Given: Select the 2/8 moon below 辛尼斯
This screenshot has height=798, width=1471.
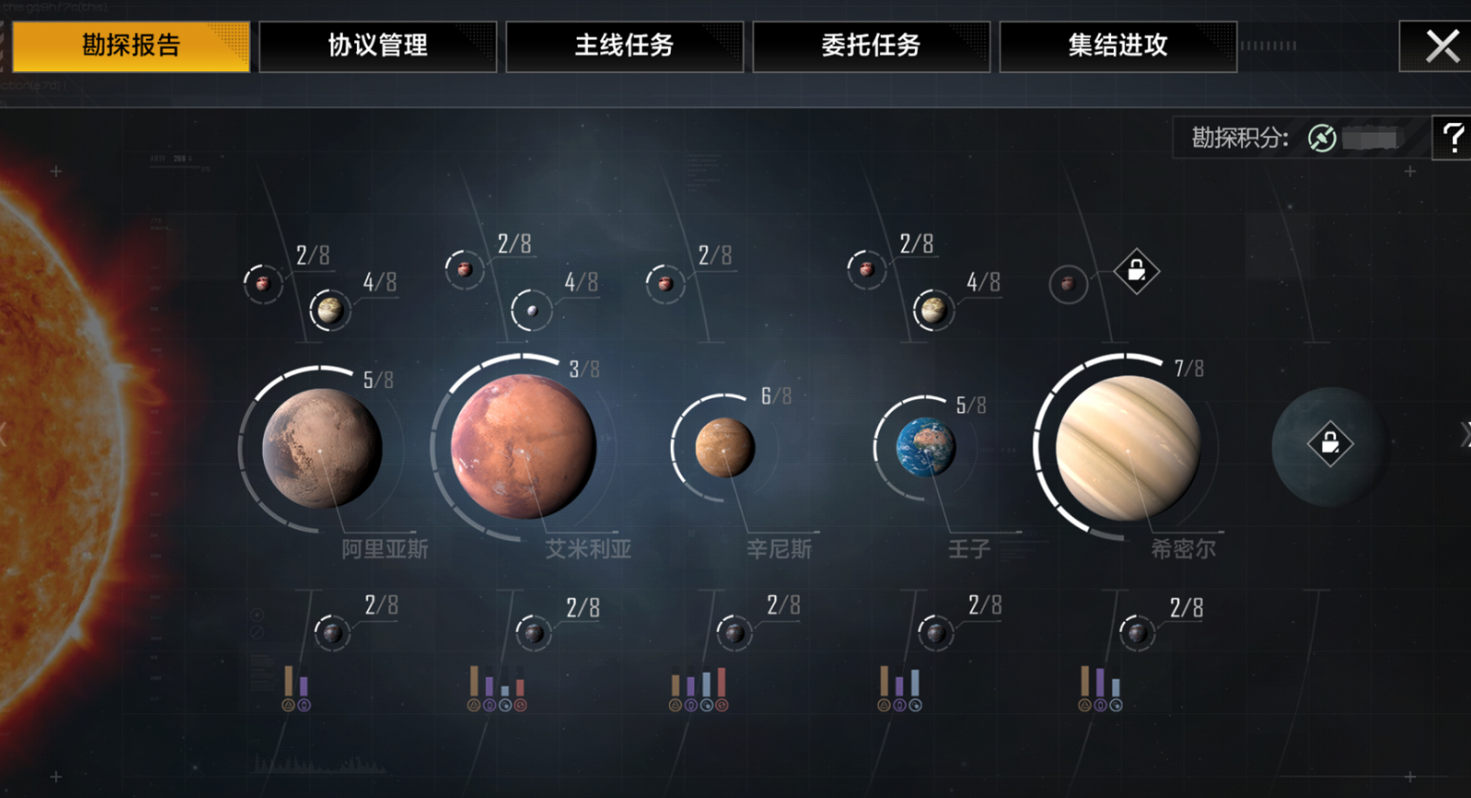Looking at the screenshot, I should pos(733,632).
